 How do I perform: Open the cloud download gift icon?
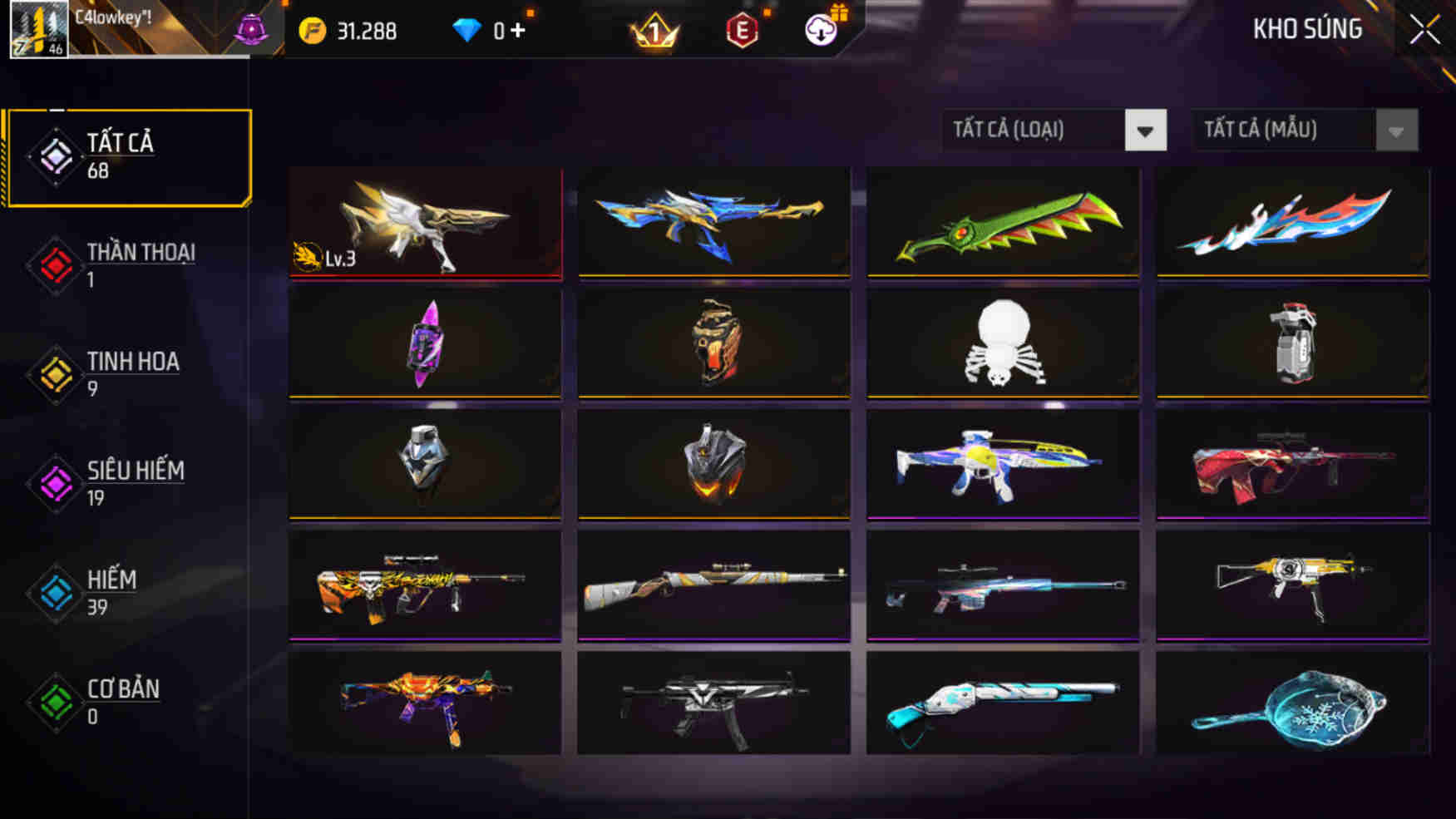pyautogui.click(x=822, y=31)
